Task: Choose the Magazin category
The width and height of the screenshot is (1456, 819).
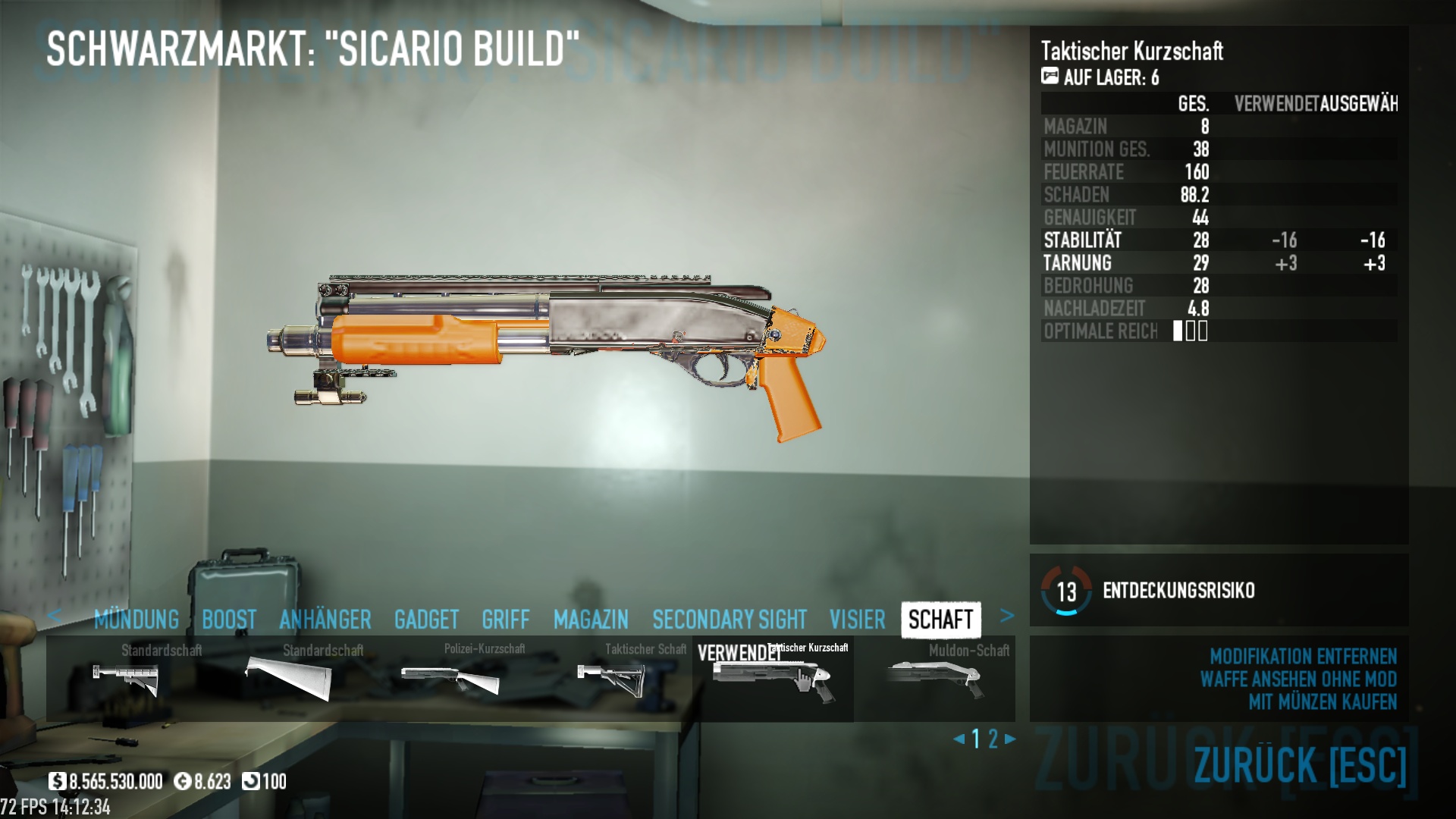Action: coord(591,620)
